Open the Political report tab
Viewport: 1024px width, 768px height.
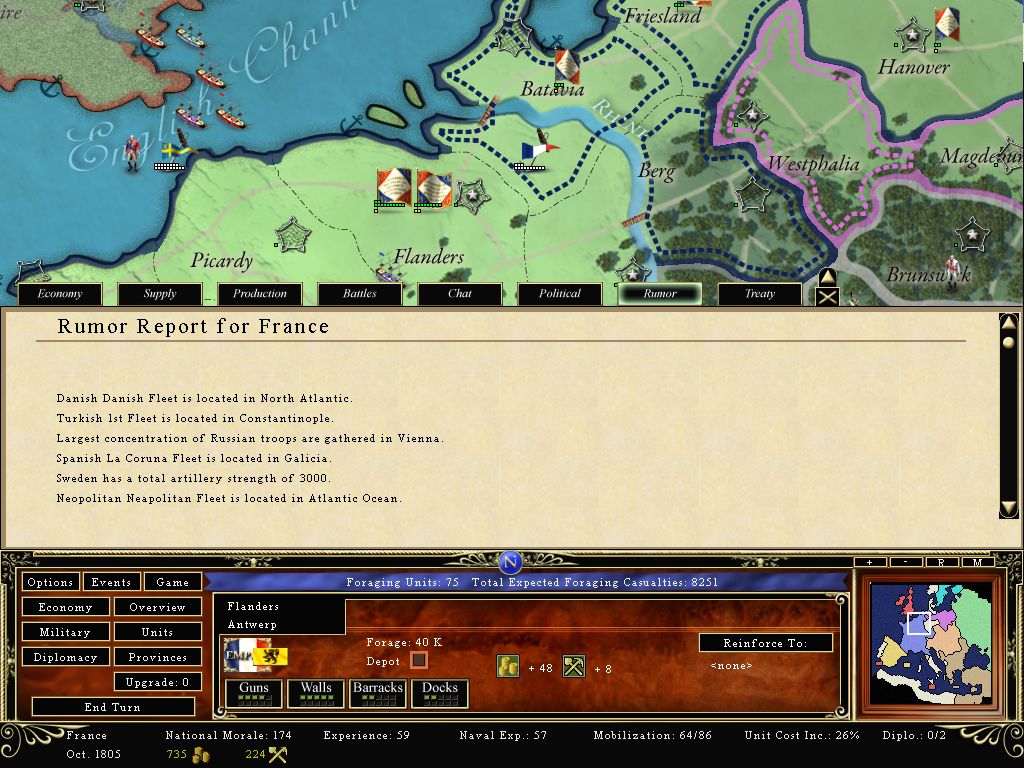(560, 294)
